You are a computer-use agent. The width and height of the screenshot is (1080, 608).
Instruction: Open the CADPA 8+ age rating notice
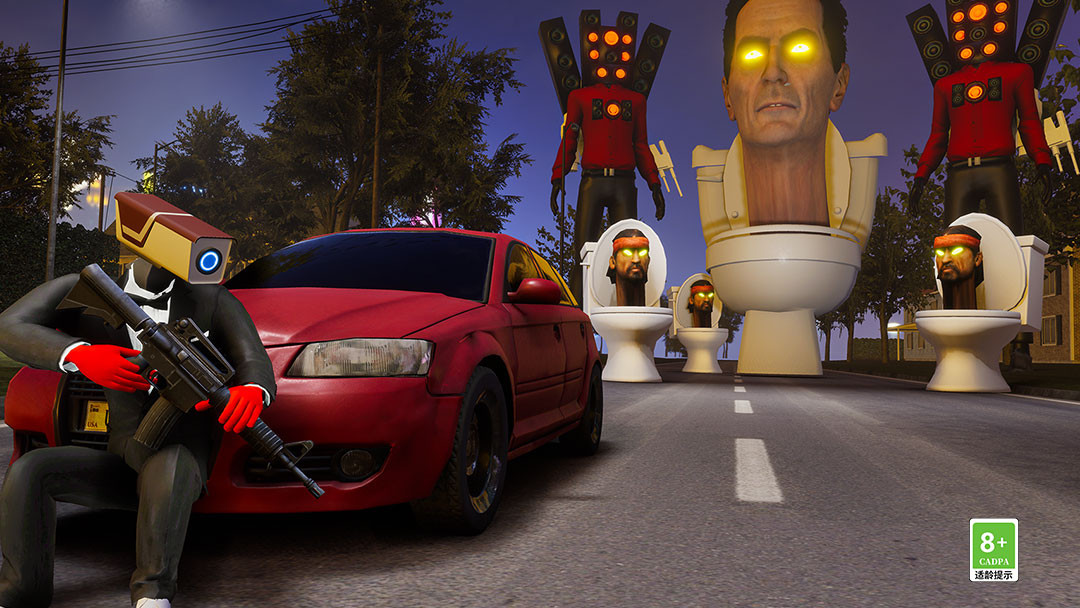(993, 549)
